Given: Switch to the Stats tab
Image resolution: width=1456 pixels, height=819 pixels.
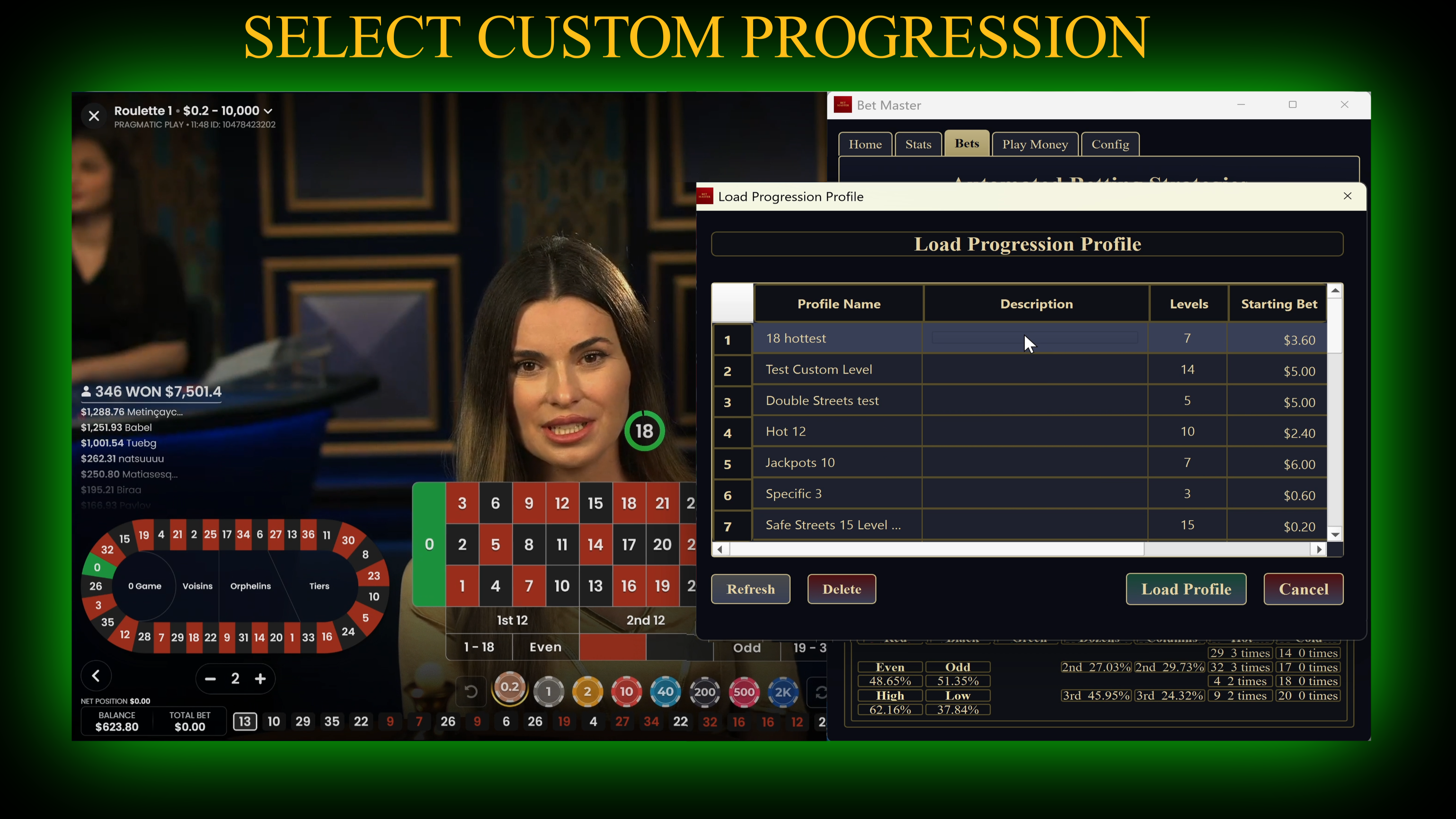Looking at the screenshot, I should [x=918, y=143].
